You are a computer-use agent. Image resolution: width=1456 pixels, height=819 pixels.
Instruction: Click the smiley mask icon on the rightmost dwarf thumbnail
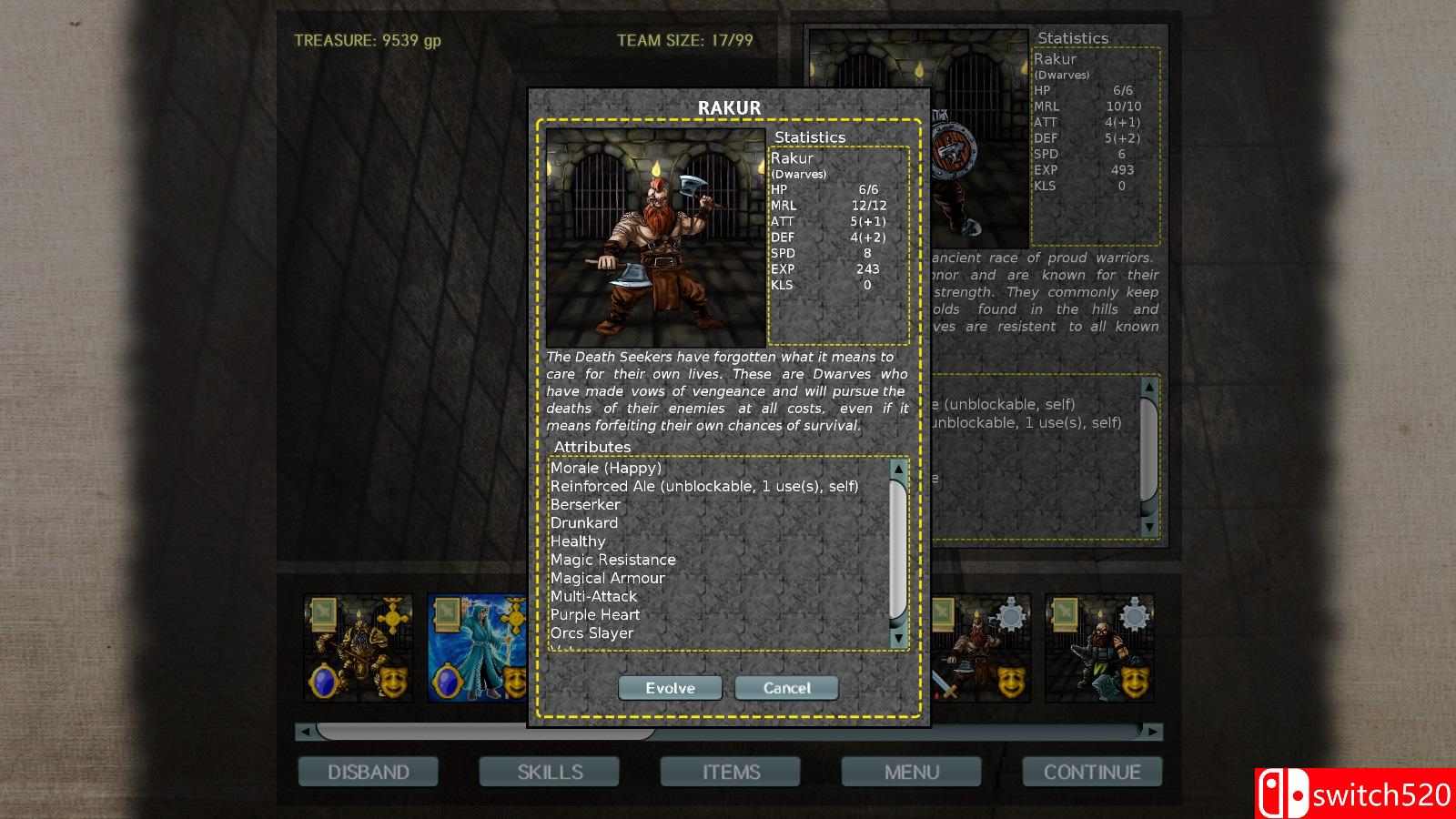click(x=1136, y=683)
